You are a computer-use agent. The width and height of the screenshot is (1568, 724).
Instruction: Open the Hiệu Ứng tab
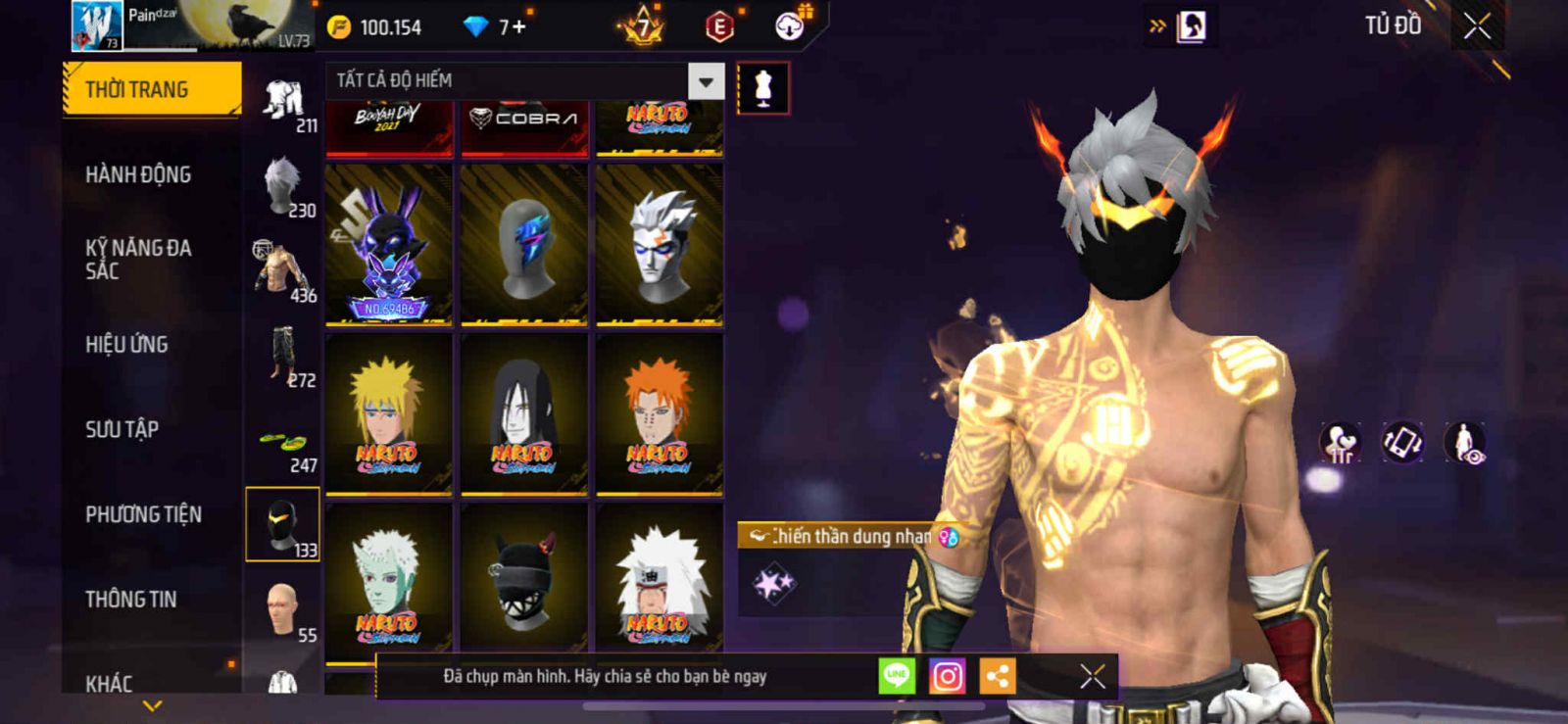click(x=126, y=344)
